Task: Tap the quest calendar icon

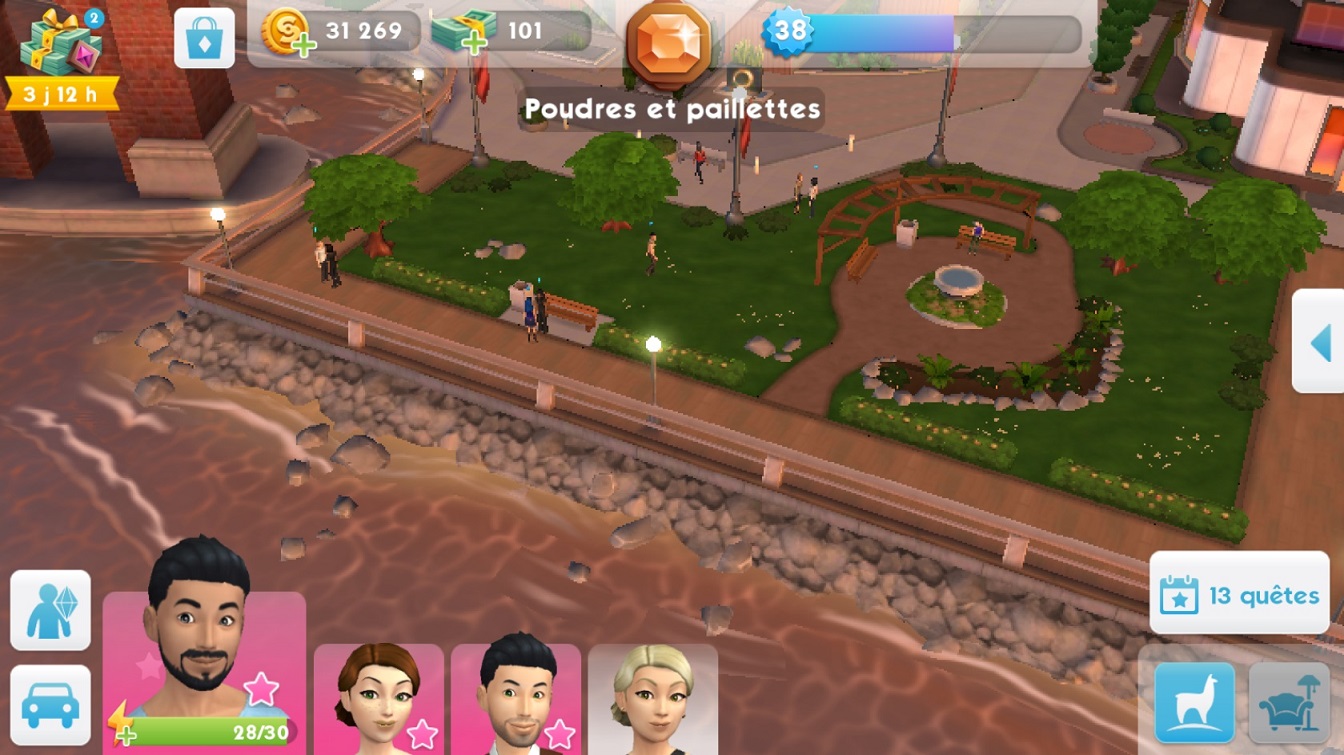Action: coord(1181,593)
